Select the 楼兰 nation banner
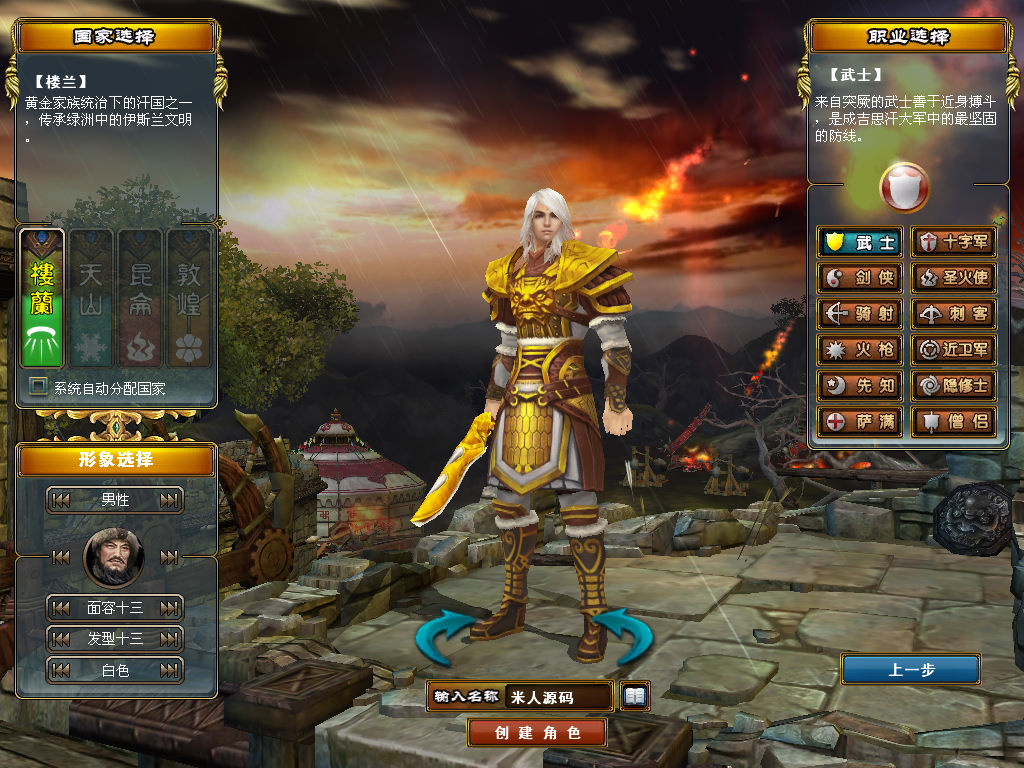The height and width of the screenshot is (768, 1024). click(x=42, y=298)
